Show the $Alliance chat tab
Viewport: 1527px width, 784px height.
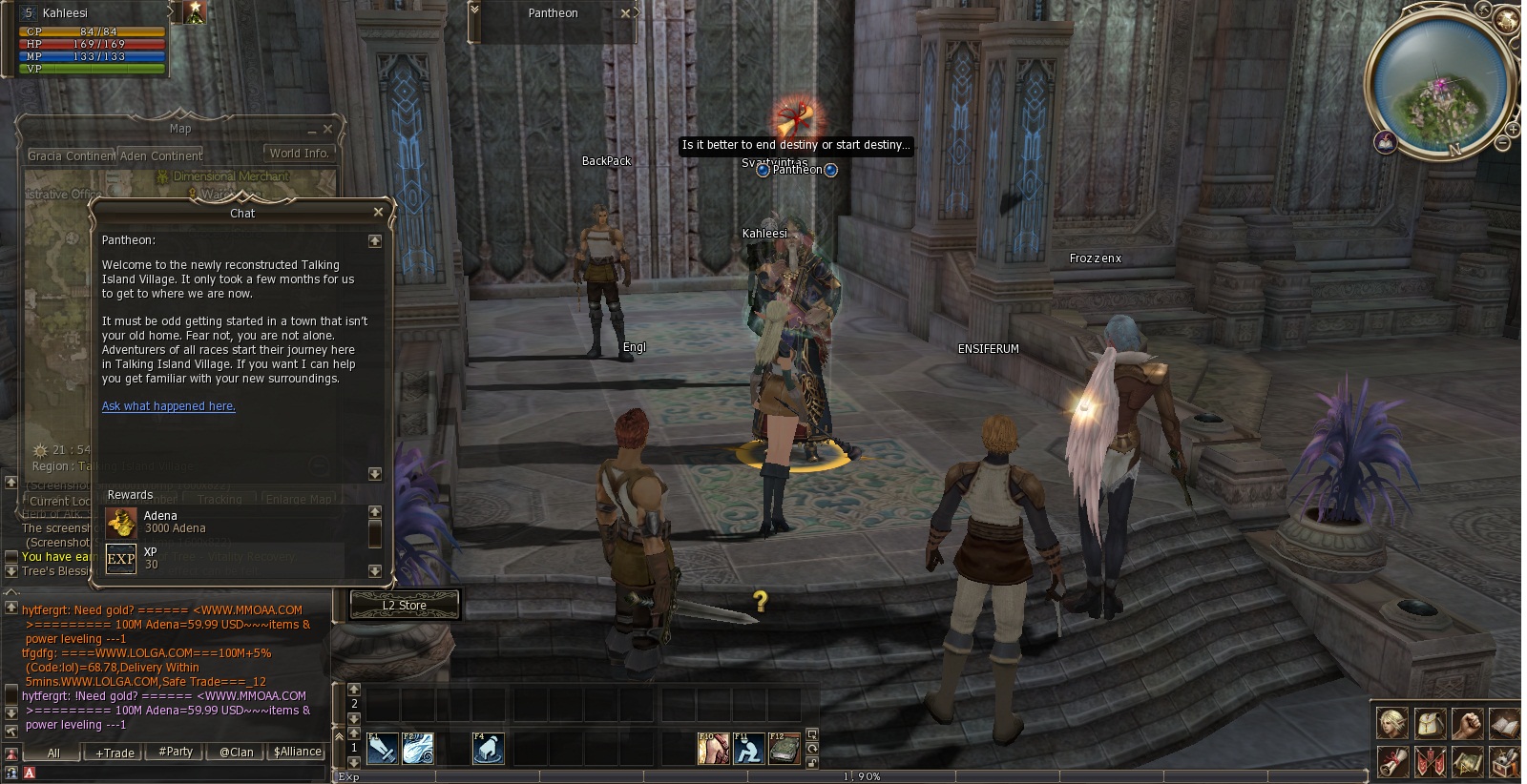297,752
